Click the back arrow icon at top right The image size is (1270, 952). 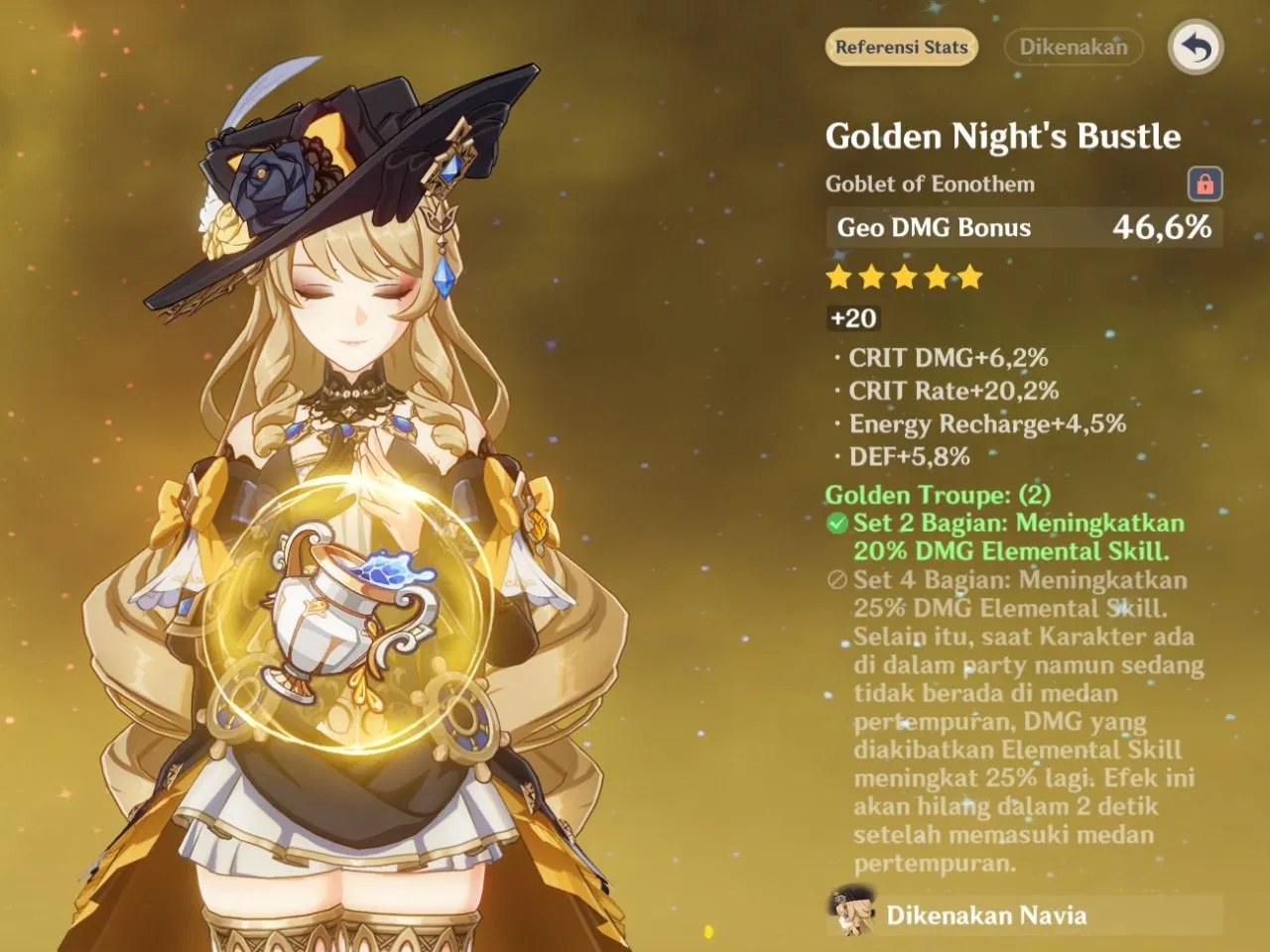(1196, 46)
